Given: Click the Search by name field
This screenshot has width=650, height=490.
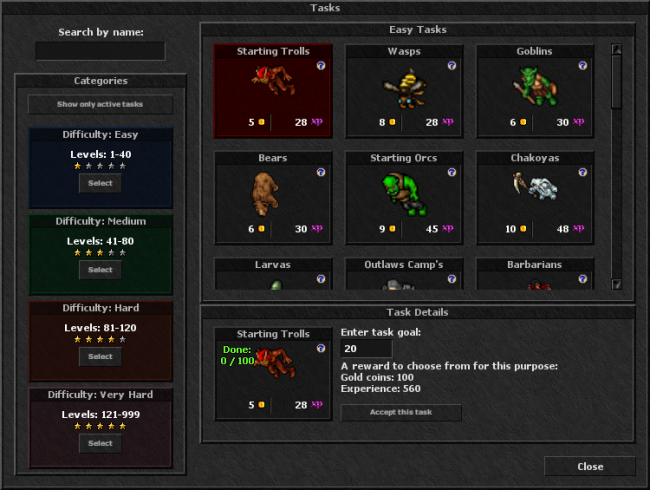Looking at the screenshot, I should [x=100, y=51].
